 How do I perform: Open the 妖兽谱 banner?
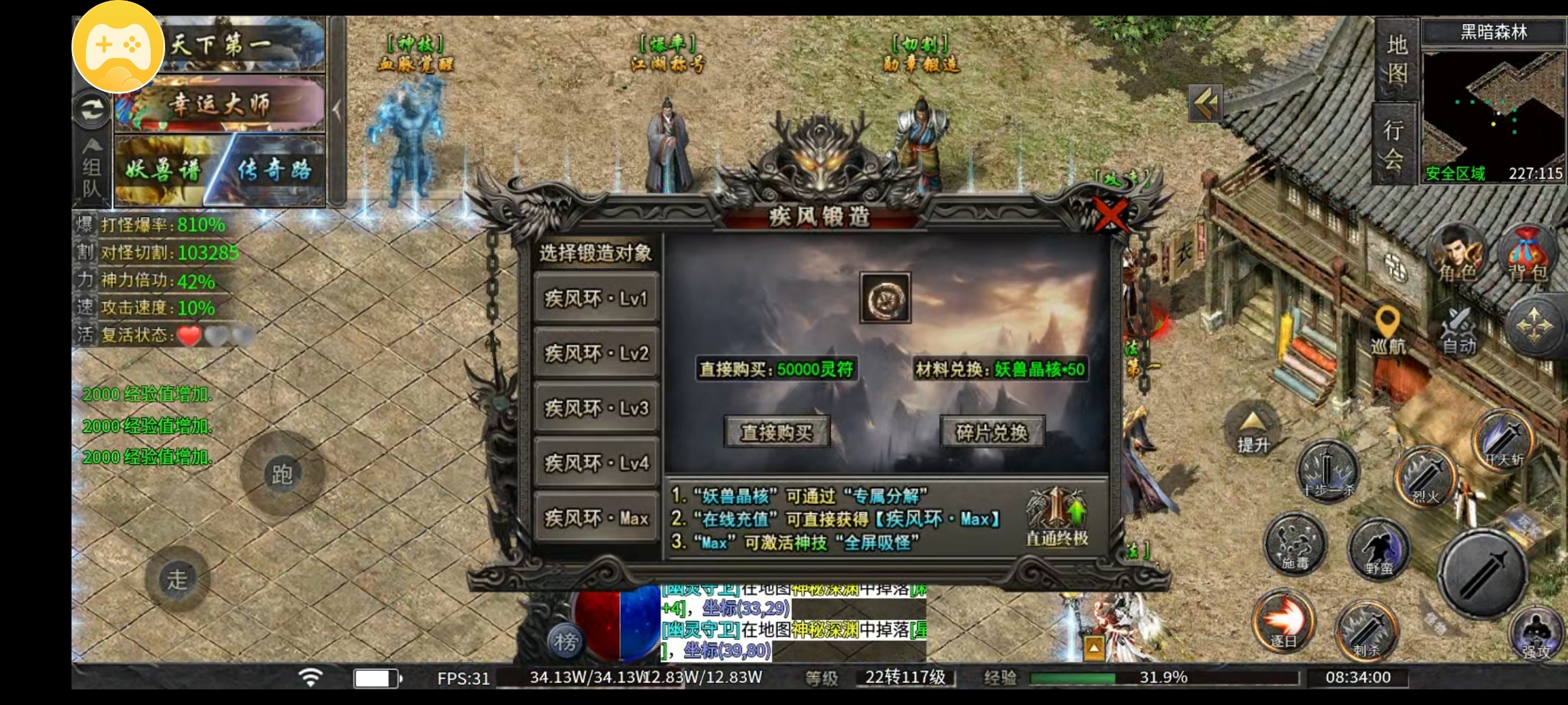[164, 170]
